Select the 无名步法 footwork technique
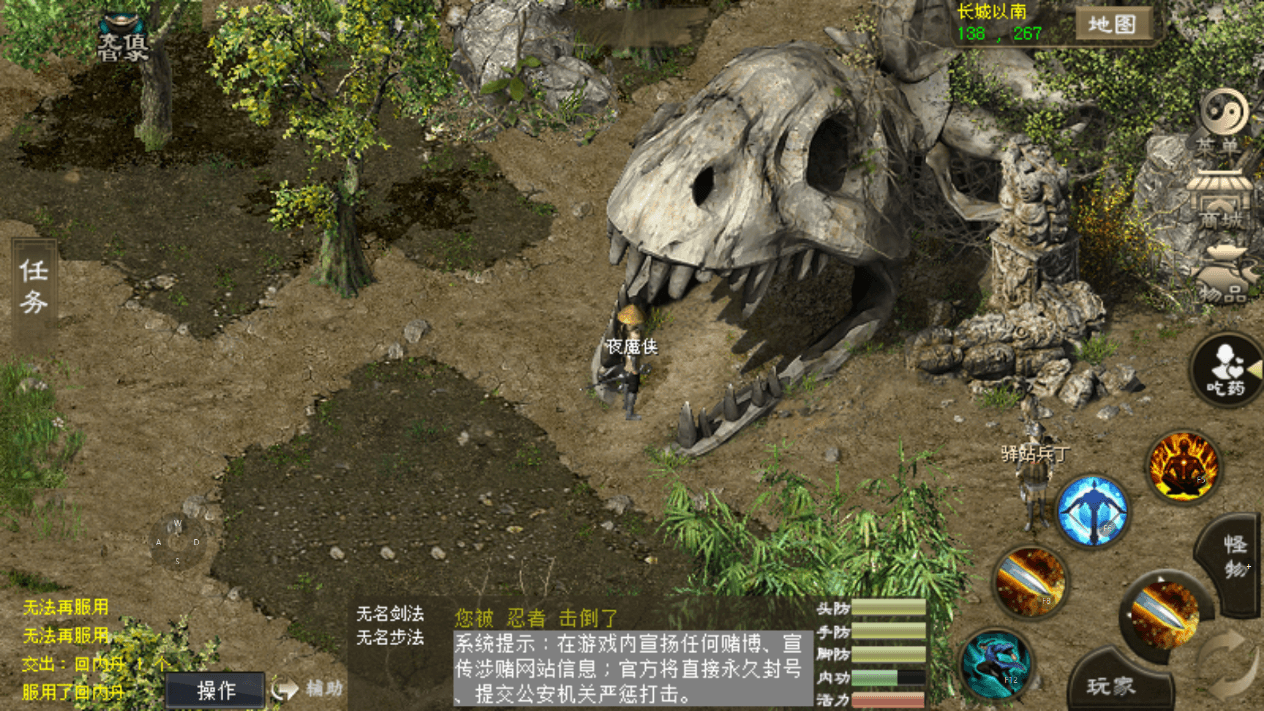This screenshot has width=1264, height=711. coord(390,637)
